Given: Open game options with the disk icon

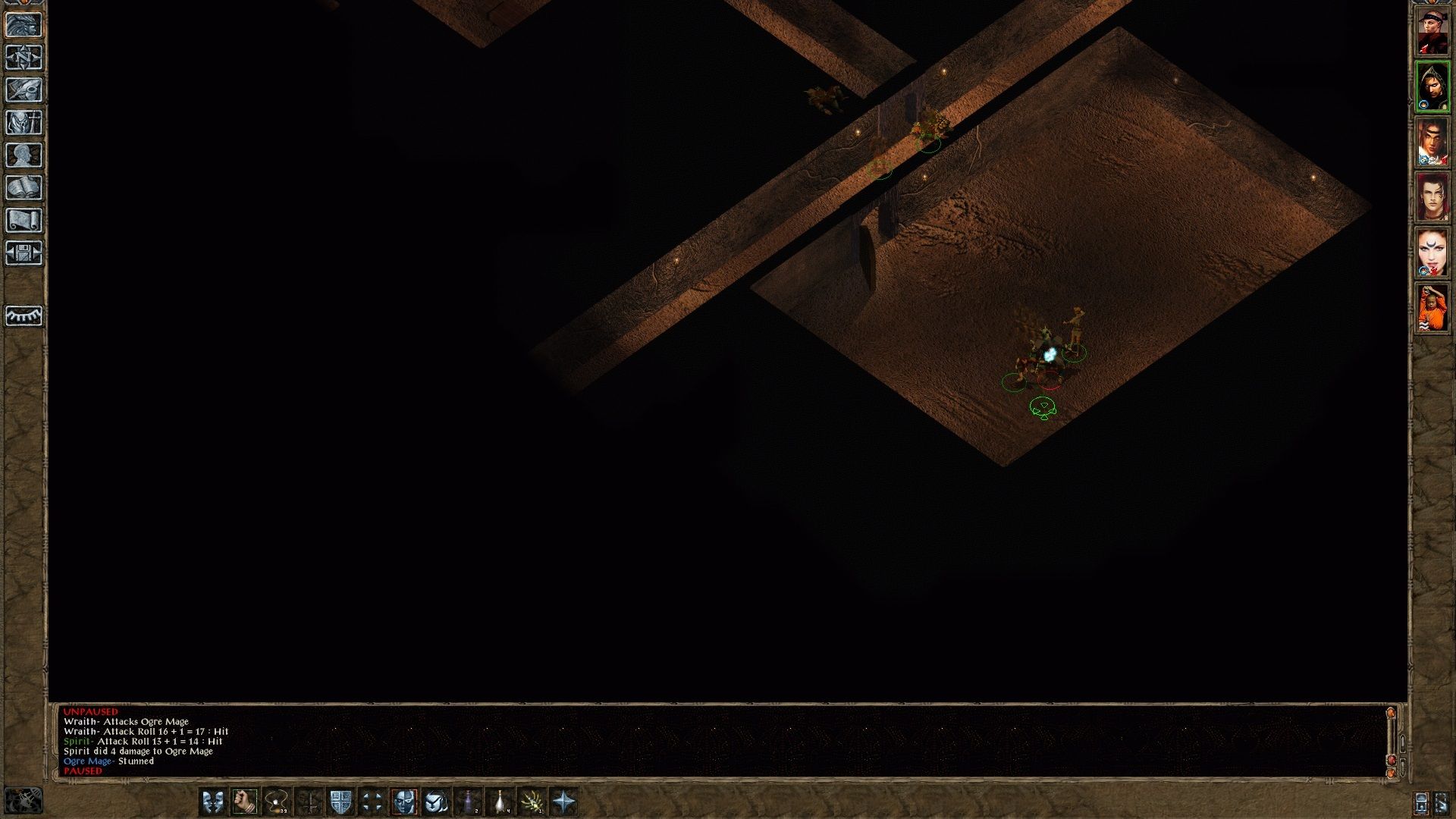Looking at the screenshot, I should click(24, 252).
